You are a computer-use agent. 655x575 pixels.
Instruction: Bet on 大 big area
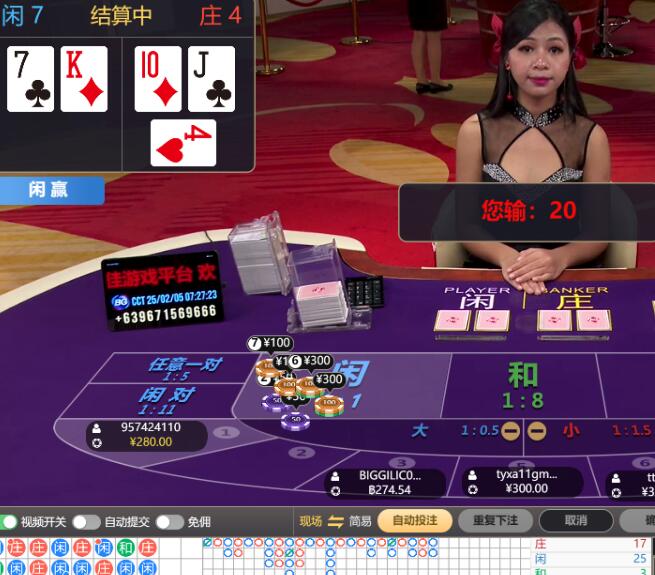point(422,431)
